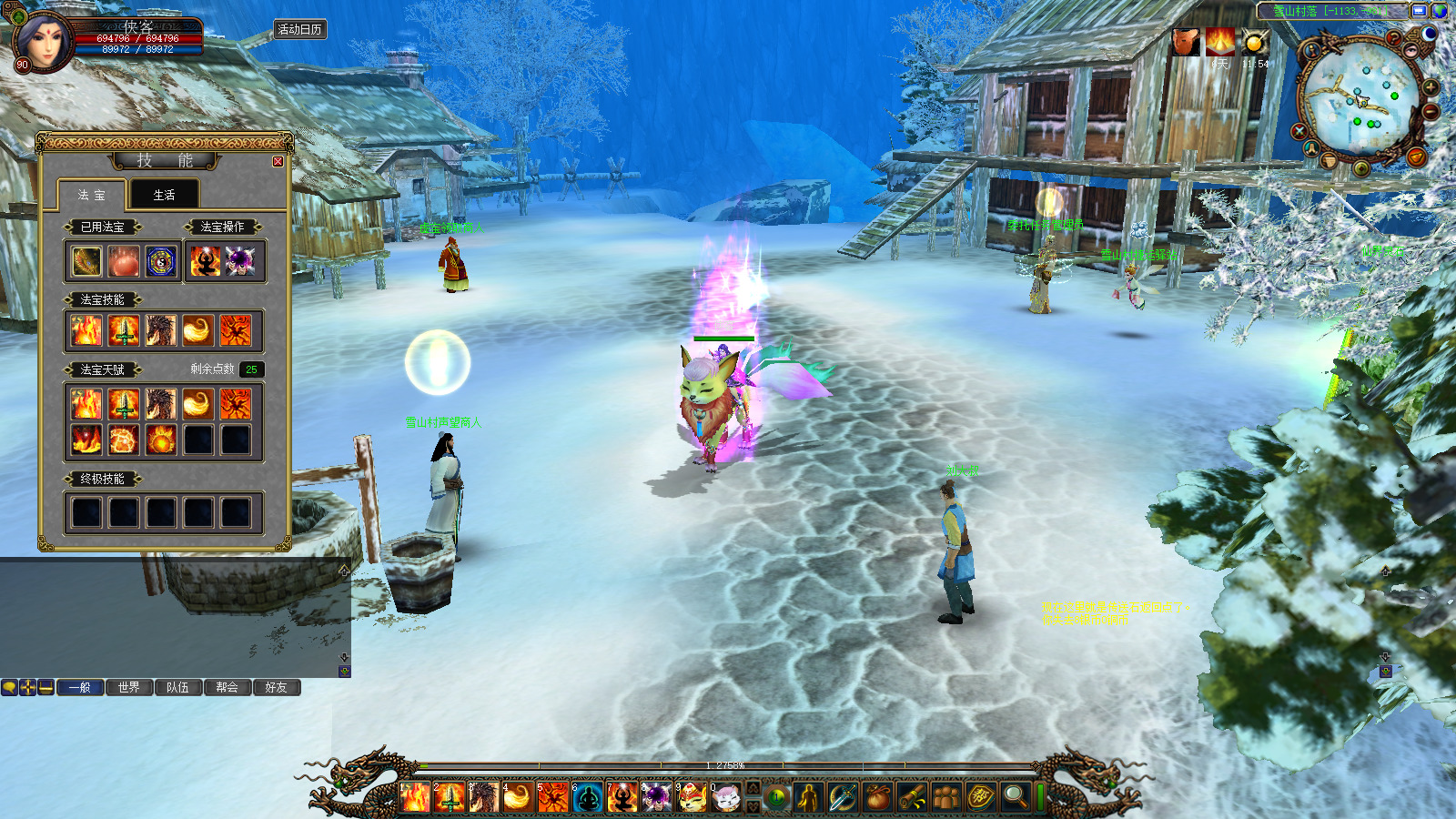The image size is (1456, 819).
Task: Open the 队伍 team chat channel
Action: click(x=178, y=687)
